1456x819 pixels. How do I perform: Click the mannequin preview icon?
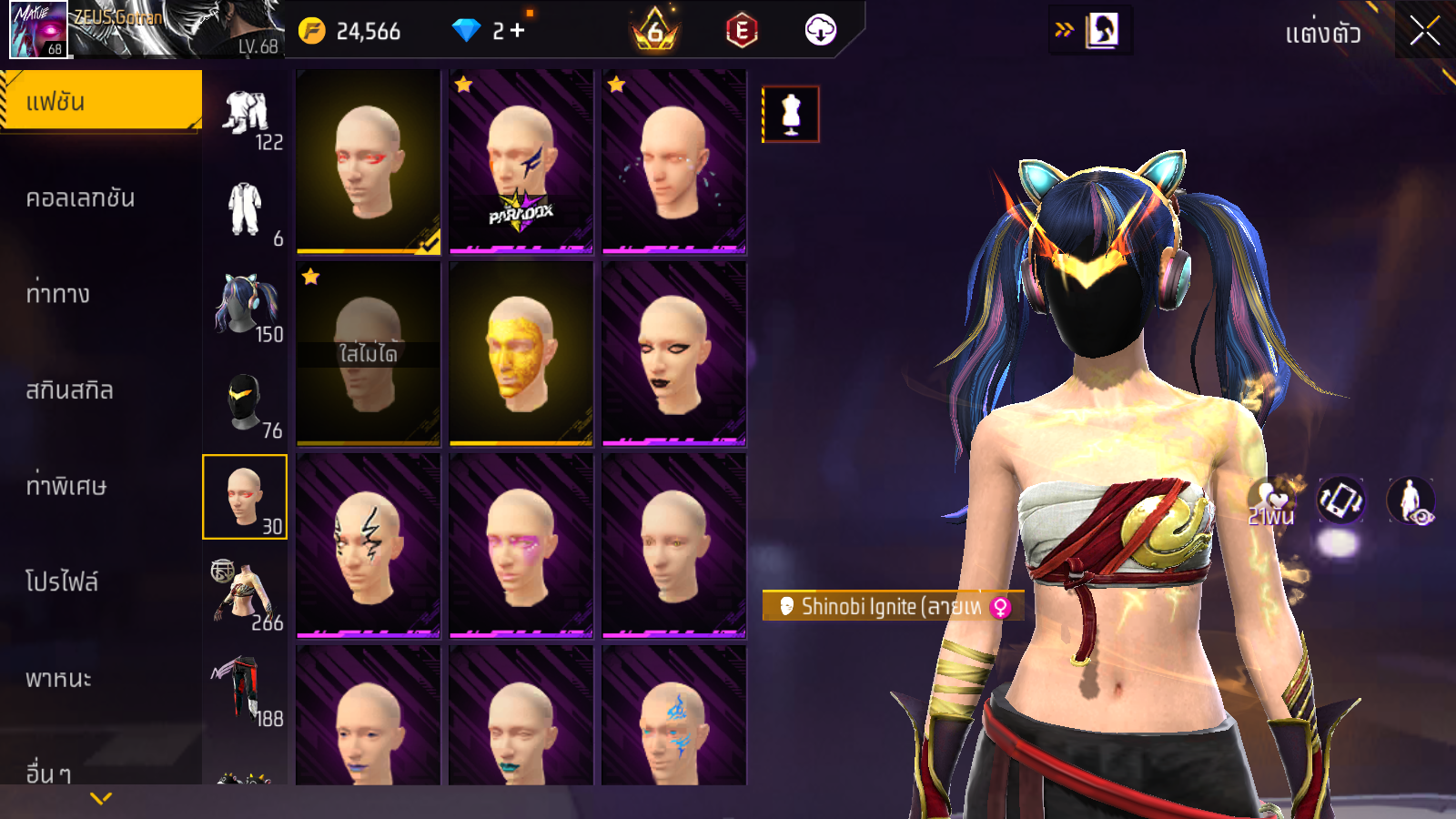click(x=791, y=115)
